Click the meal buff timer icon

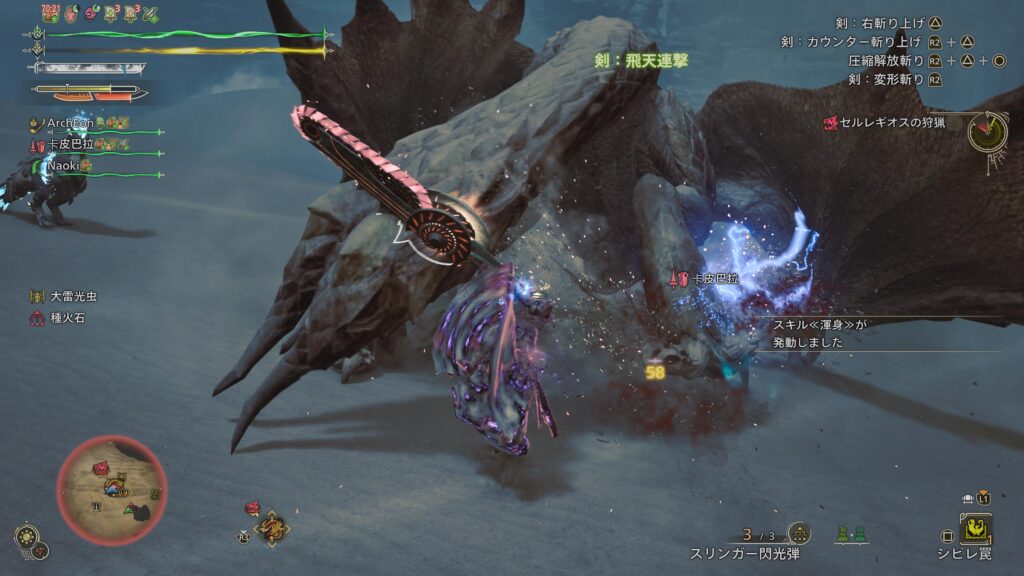[x=50, y=12]
